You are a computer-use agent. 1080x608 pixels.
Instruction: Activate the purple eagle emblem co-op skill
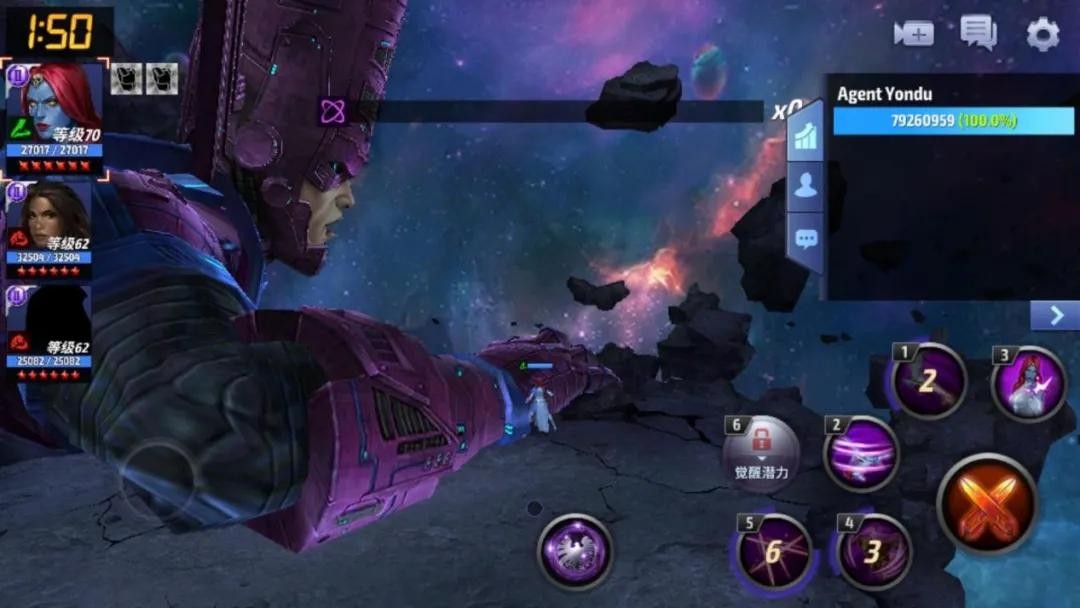click(575, 552)
